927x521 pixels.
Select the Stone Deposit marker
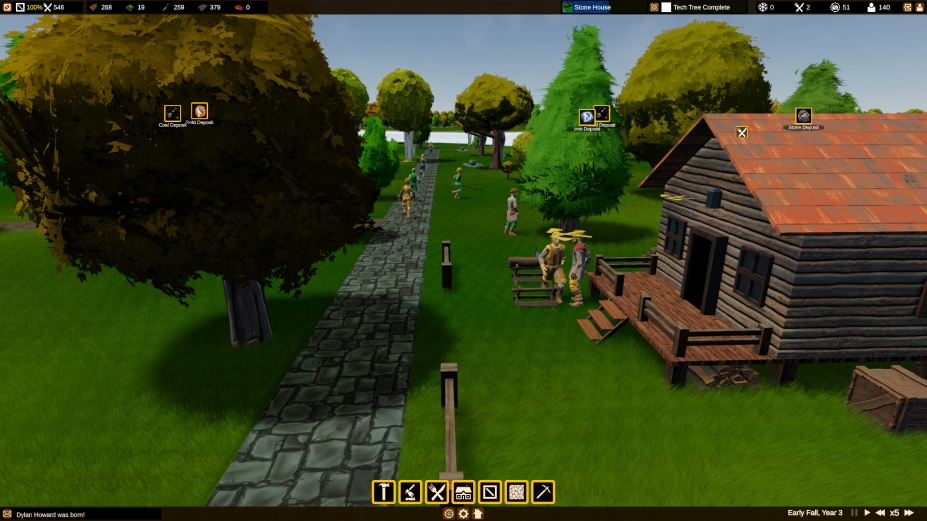tap(803, 116)
